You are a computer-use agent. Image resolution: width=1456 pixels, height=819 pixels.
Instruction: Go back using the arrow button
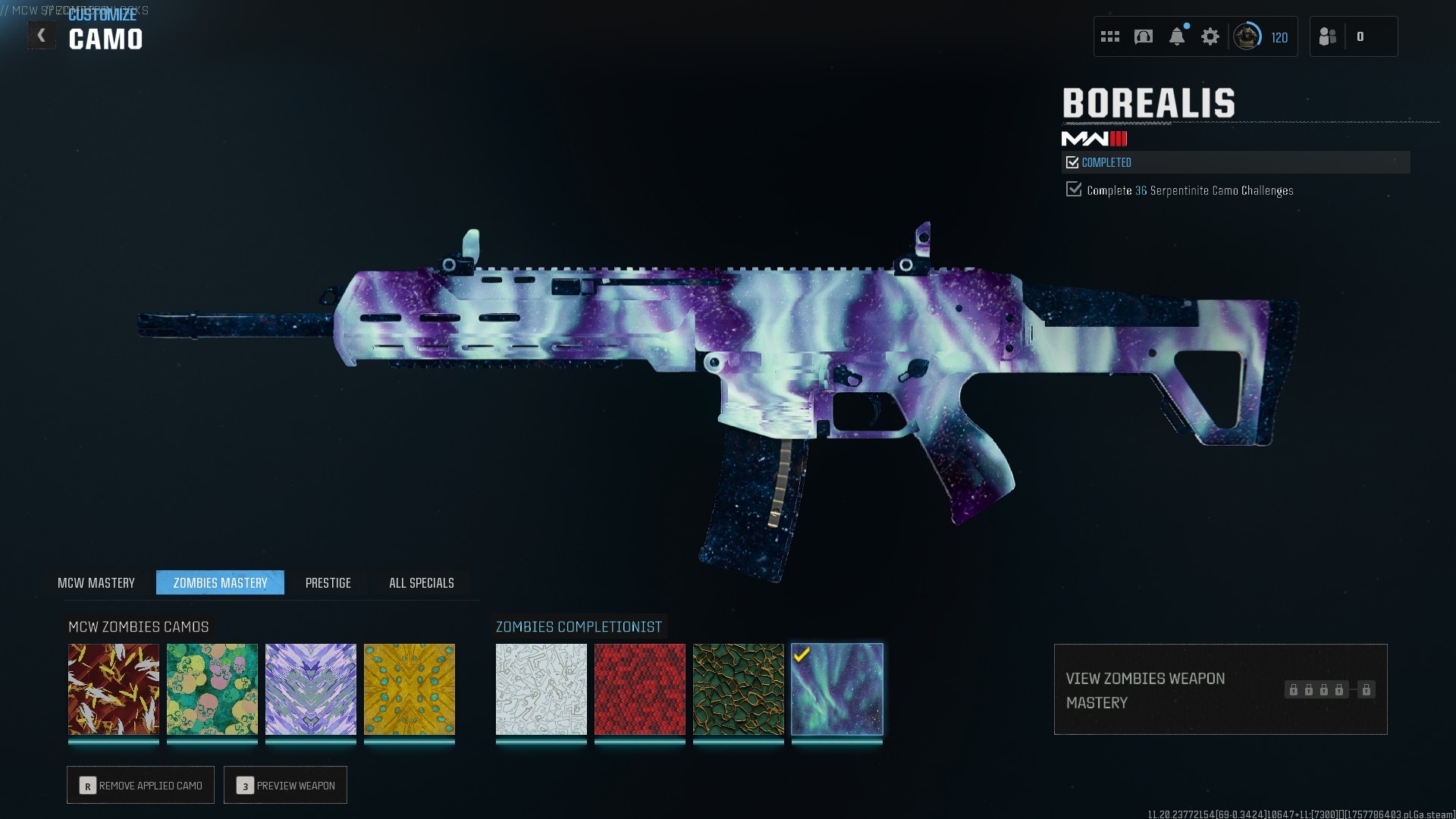[41, 36]
